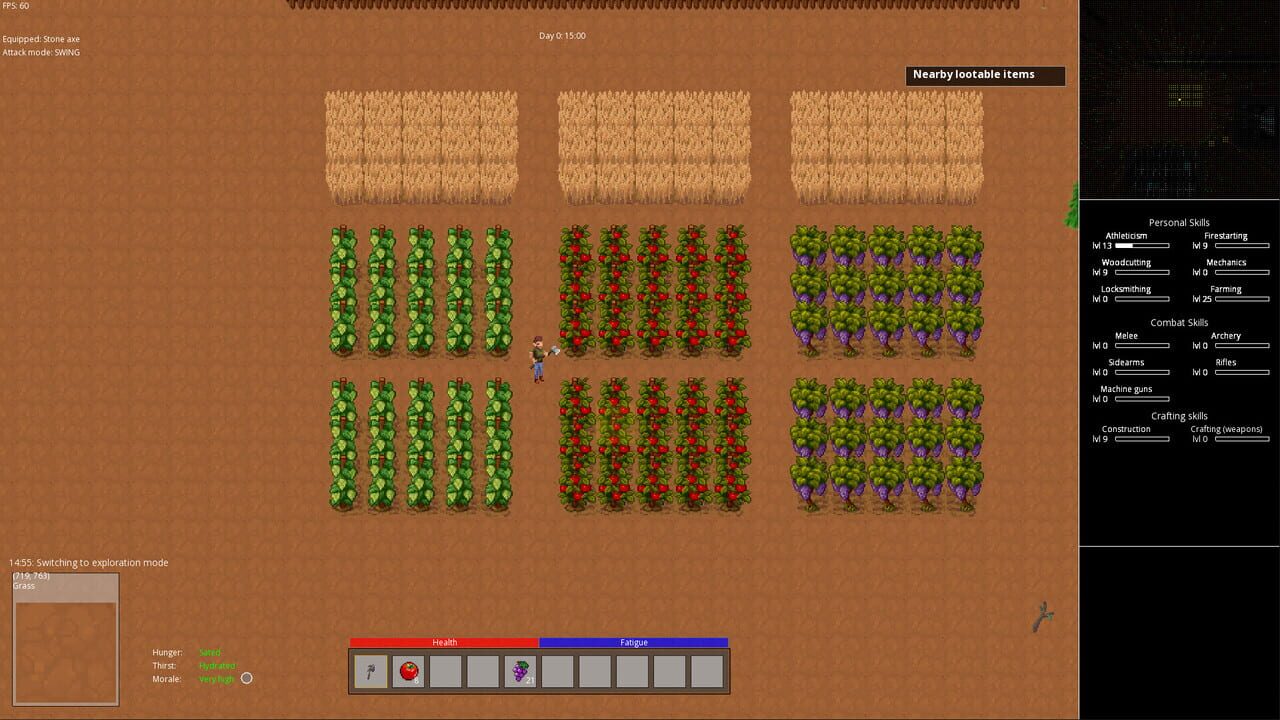Expand the Combat Skills section

point(1179,321)
